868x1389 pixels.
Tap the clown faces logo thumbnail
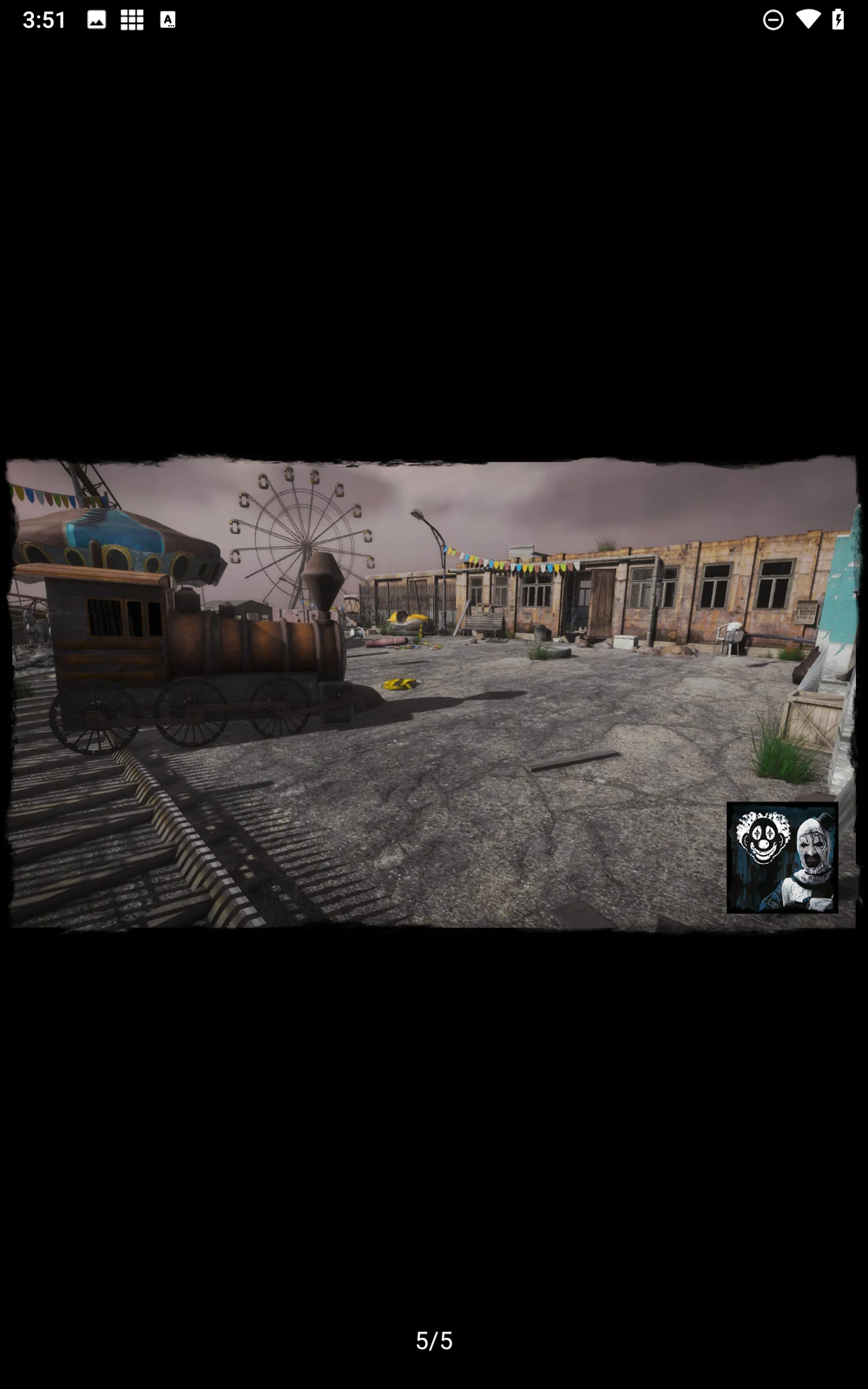[x=782, y=858]
